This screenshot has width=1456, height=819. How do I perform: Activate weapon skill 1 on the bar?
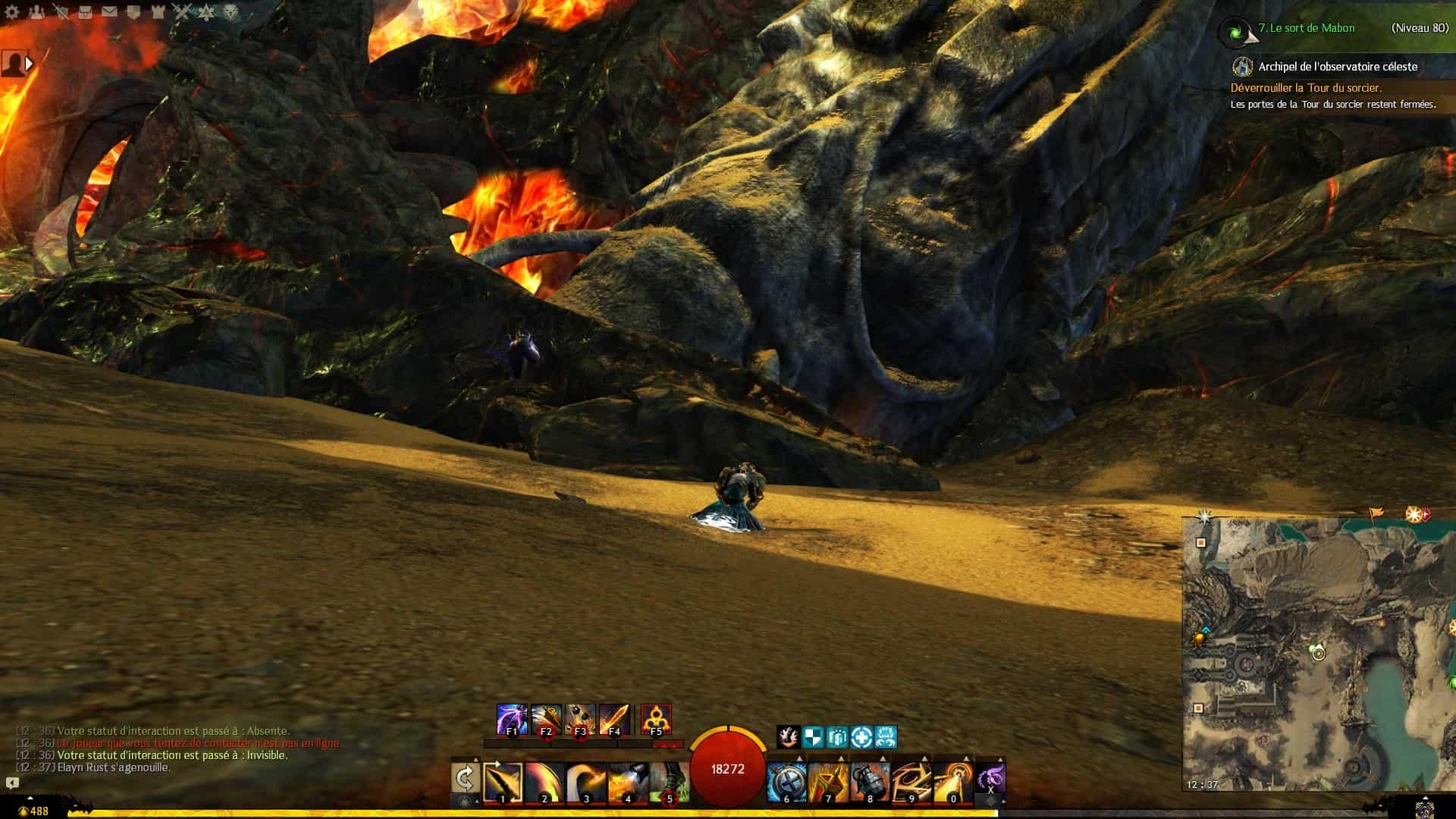pos(503,783)
